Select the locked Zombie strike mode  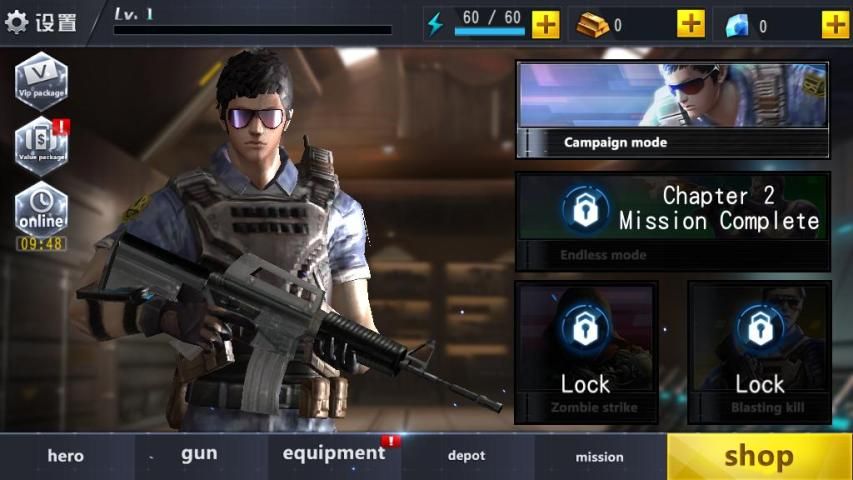586,352
